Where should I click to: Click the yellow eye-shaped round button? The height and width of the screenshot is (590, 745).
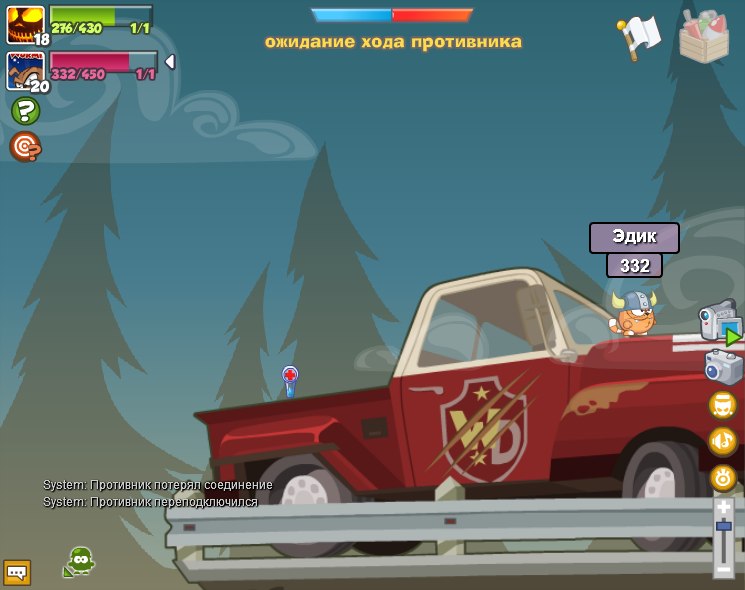click(x=723, y=477)
